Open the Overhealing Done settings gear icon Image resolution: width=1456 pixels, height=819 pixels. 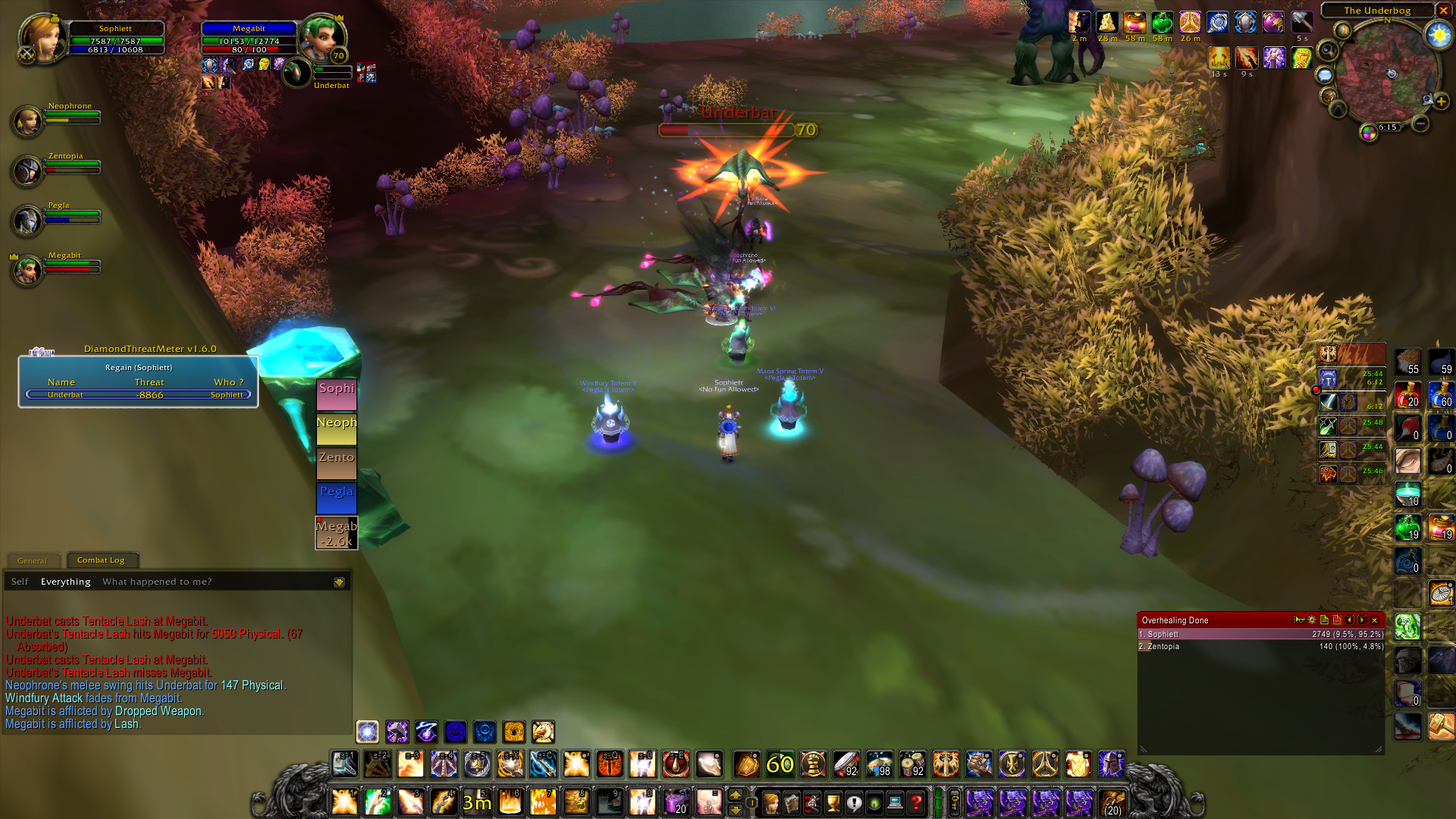[1311, 620]
